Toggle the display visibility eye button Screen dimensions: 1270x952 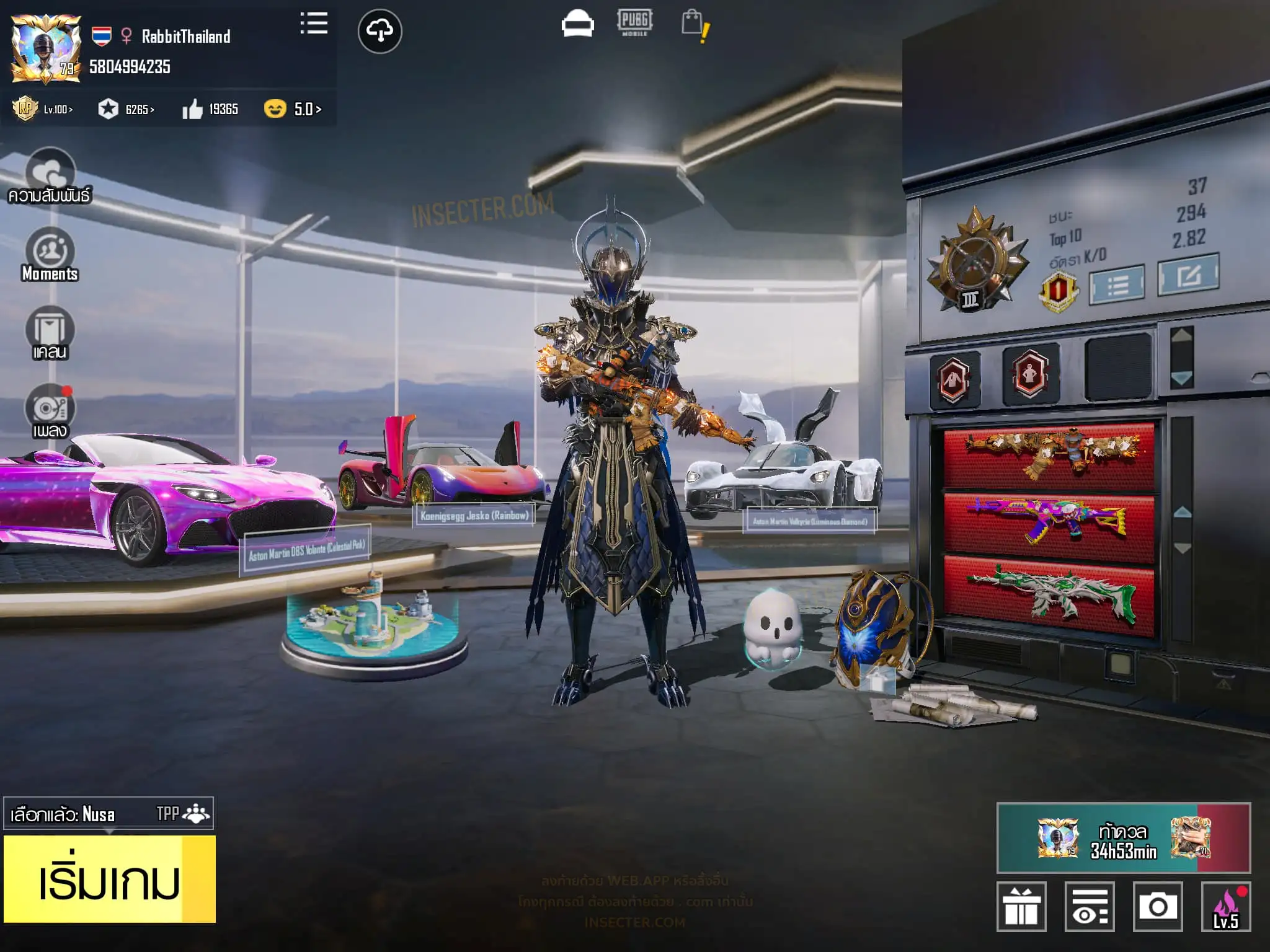pos(1090,907)
